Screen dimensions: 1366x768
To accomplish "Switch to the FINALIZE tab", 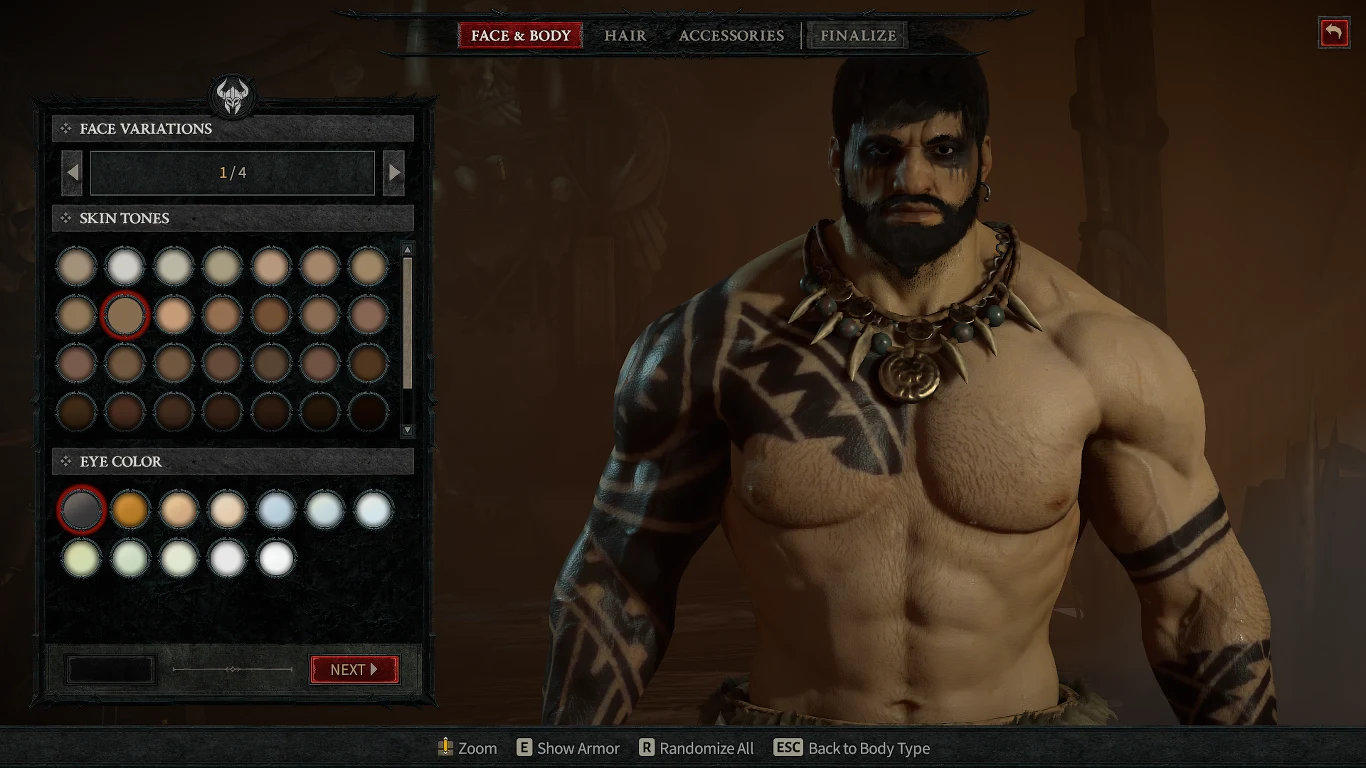I will pyautogui.click(x=856, y=35).
